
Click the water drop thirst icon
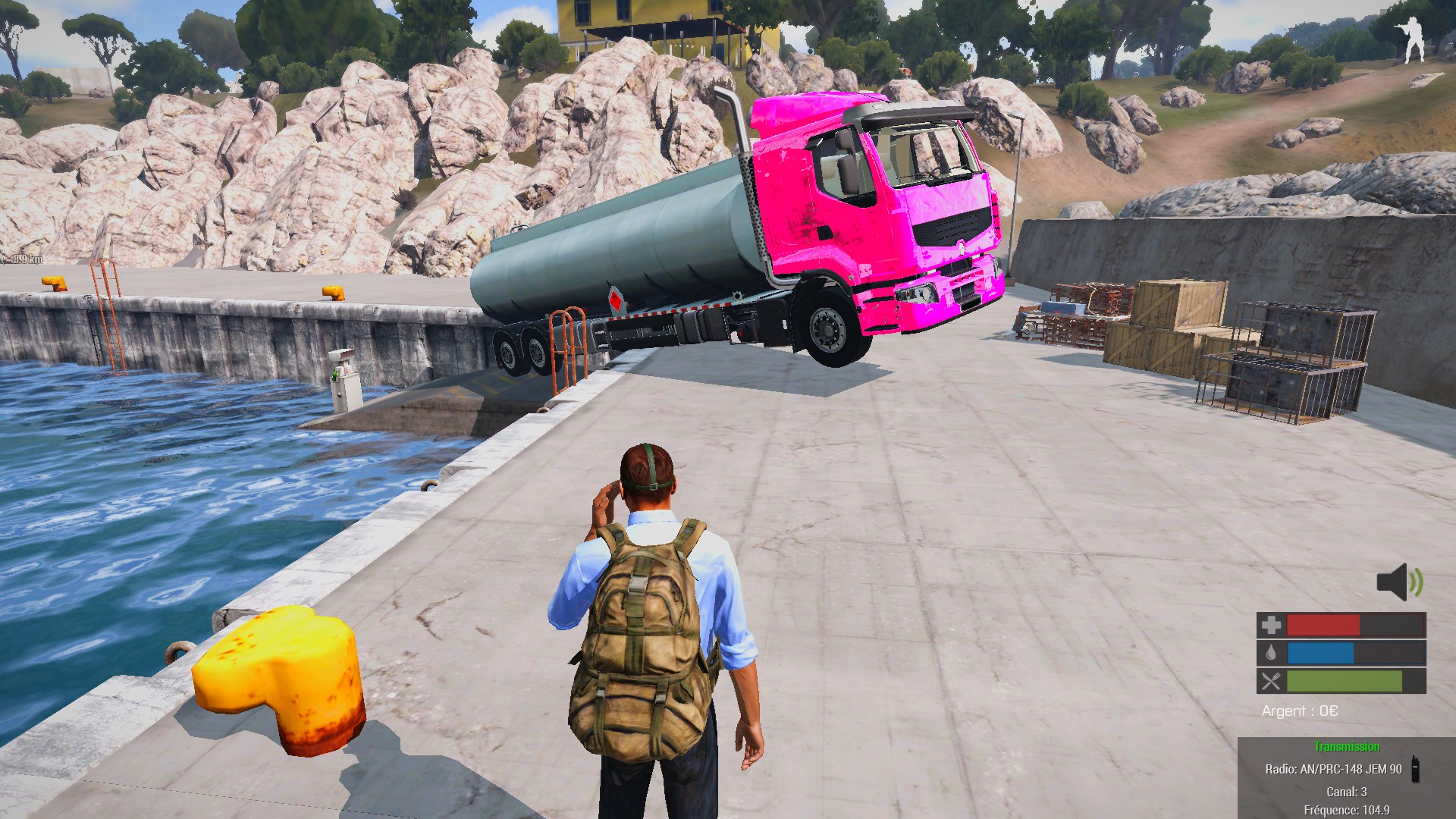1270,653
